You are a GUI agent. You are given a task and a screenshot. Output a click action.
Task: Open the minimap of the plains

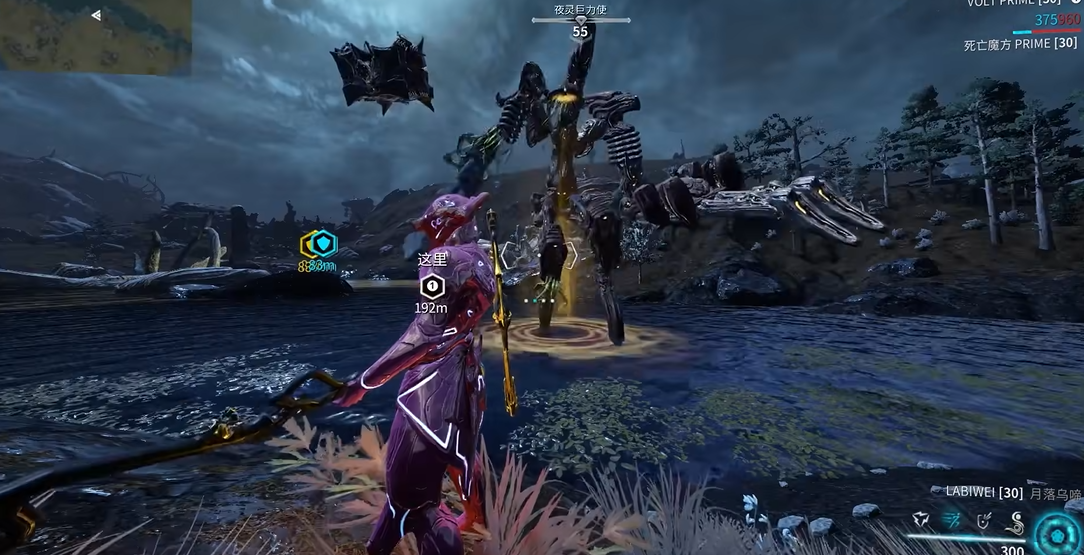(x=95, y=36)
